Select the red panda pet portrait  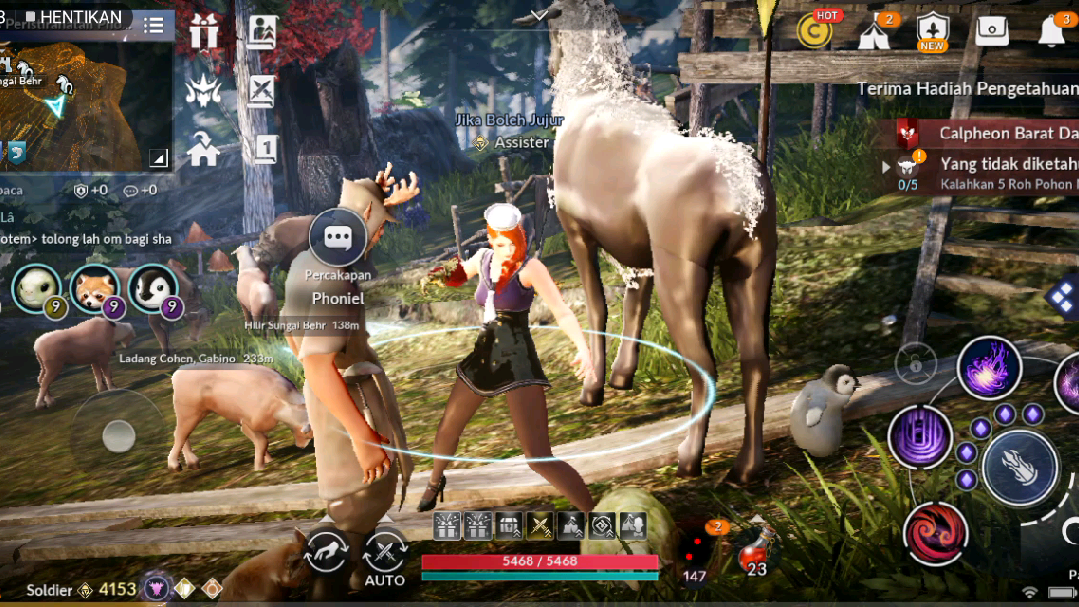(x=96, y=290)
